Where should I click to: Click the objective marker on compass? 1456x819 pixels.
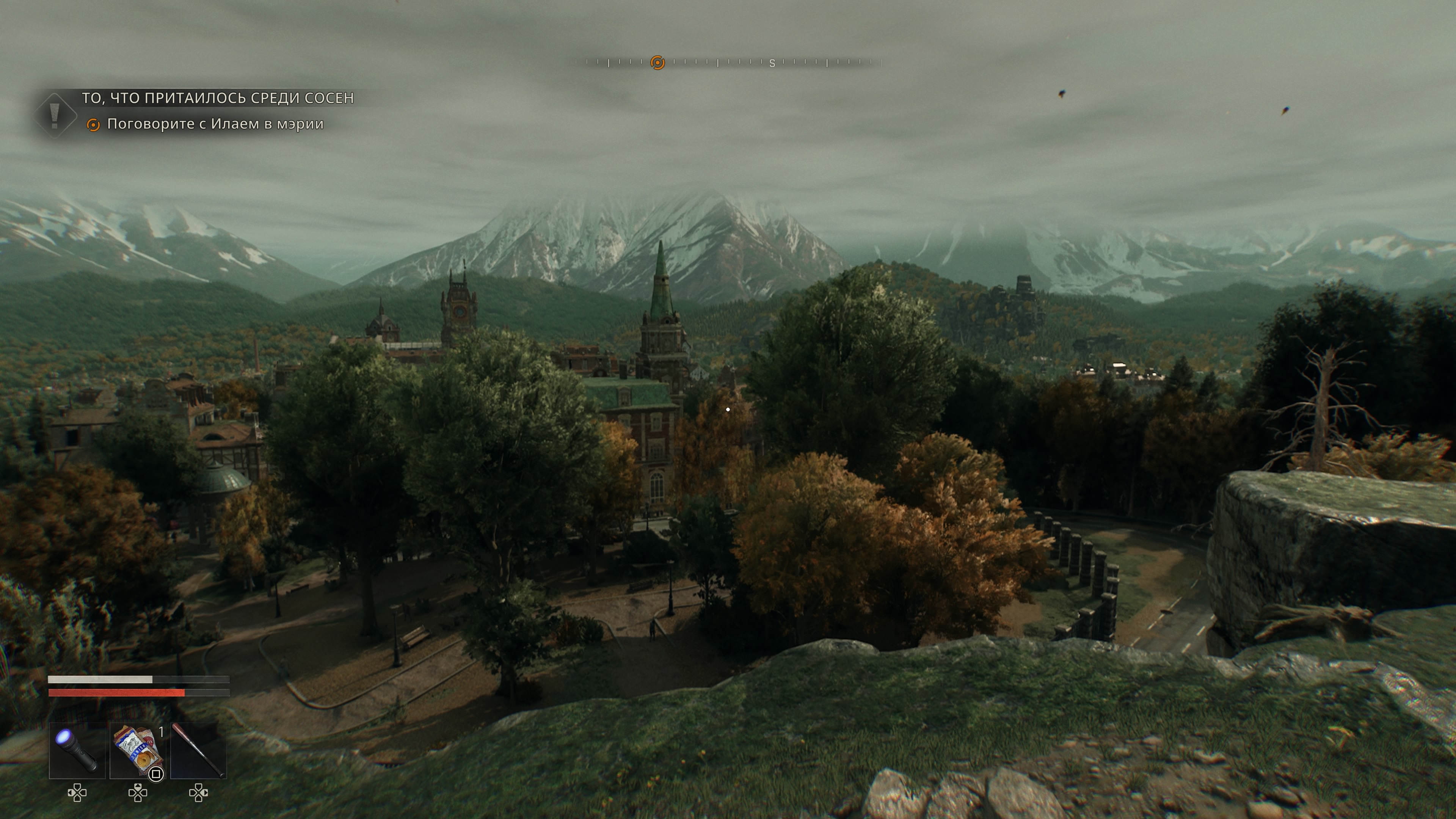pos(657,63)
